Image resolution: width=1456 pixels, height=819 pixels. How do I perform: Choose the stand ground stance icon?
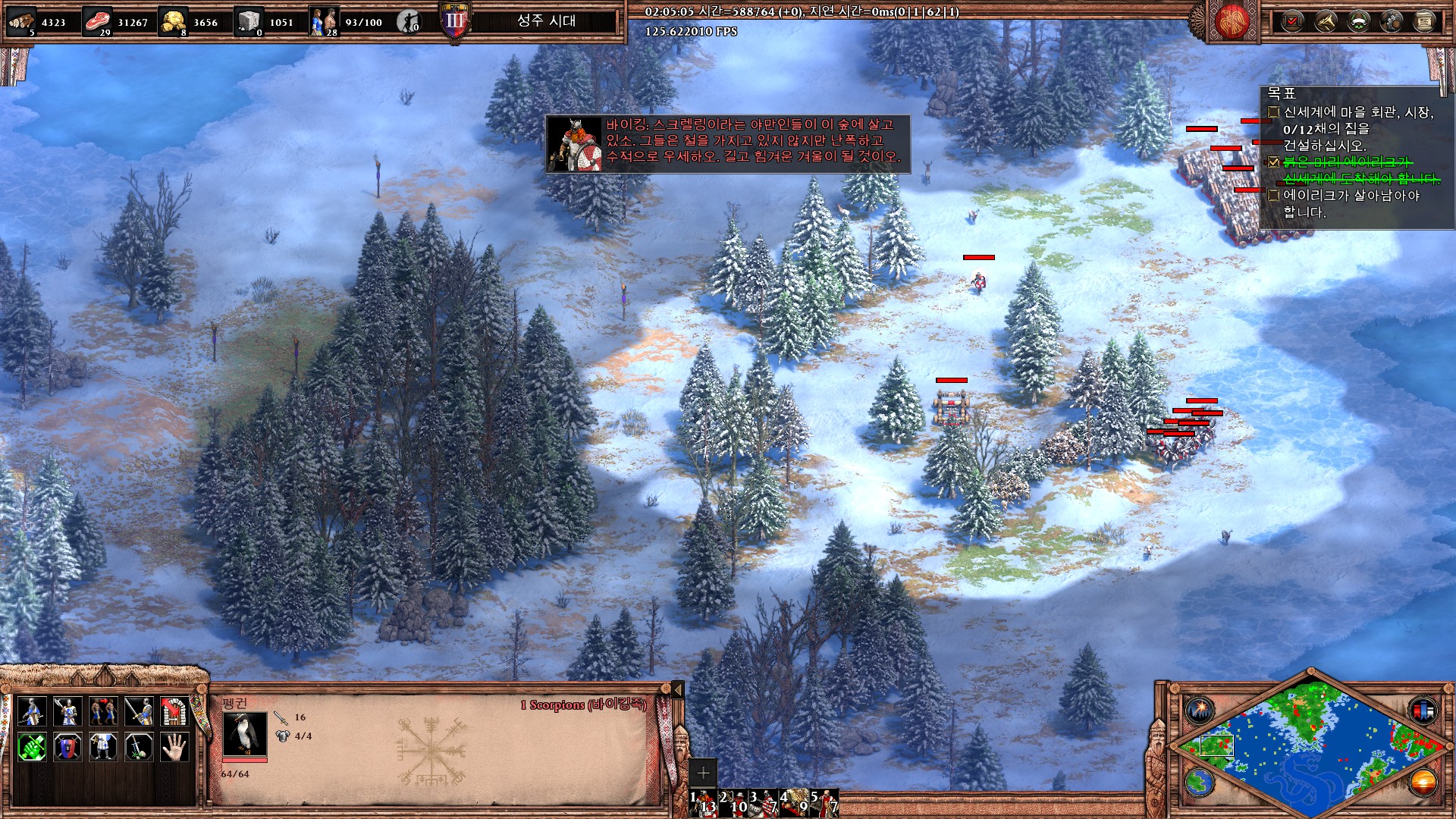click(102, 748)
